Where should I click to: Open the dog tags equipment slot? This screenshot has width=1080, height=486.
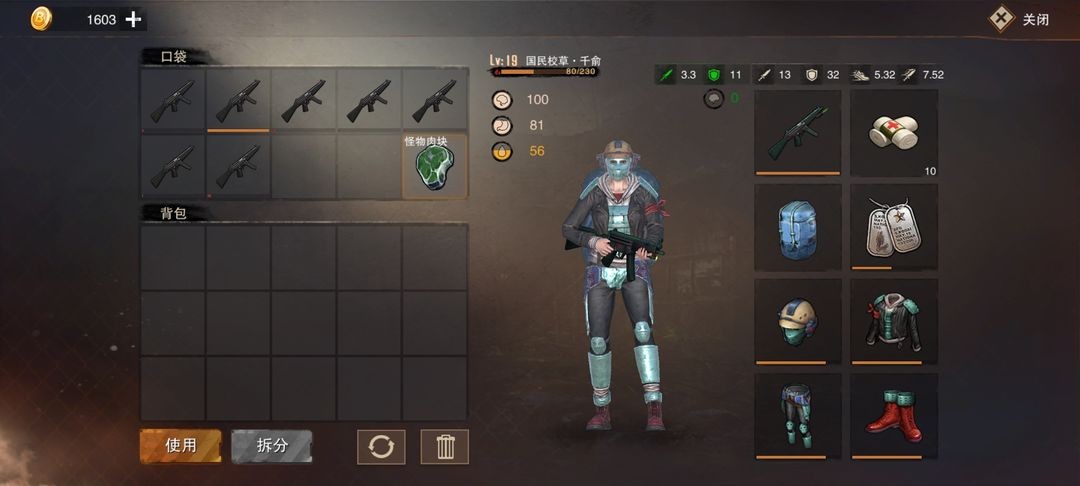tap(894, 227)
